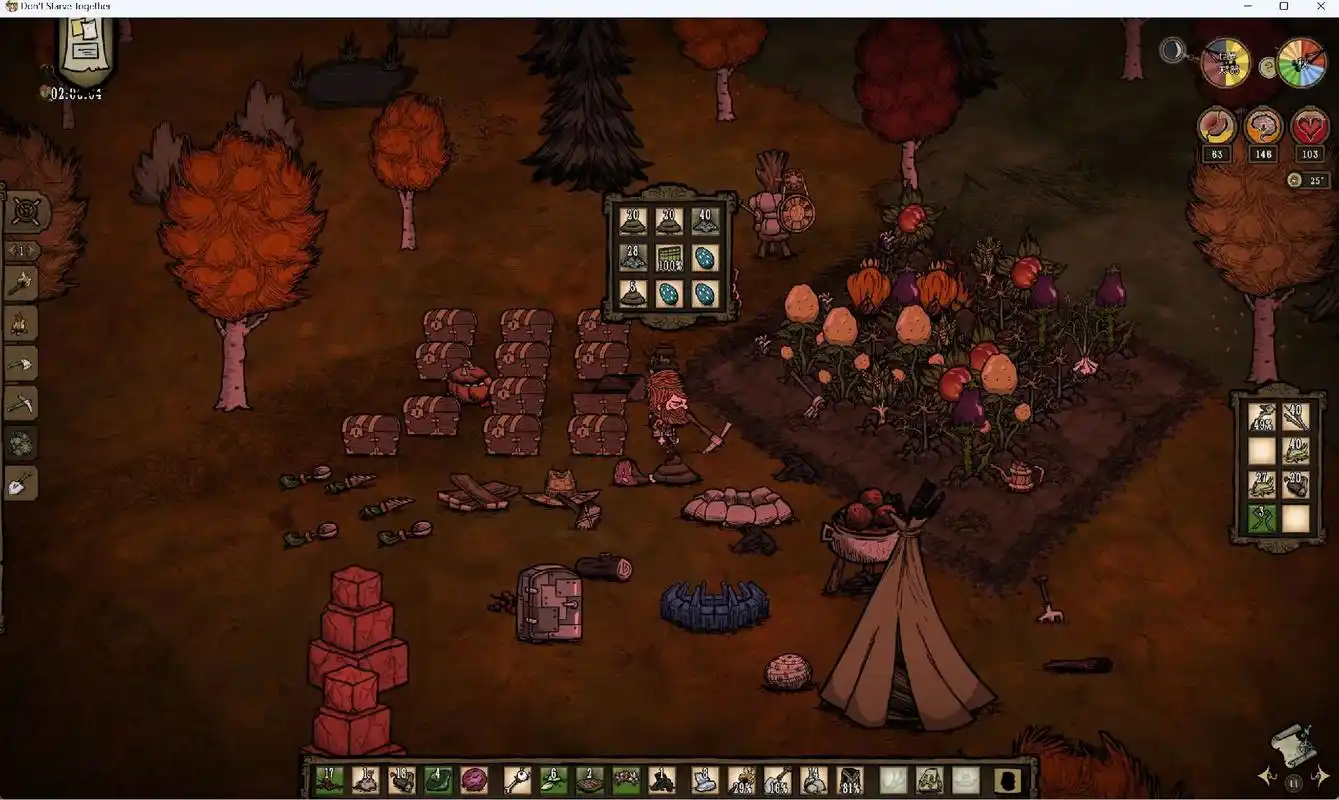Select the torch pinned recipe
Image resolution: width=1339 pixels, height=800 pixels.
tap(22, 284)
